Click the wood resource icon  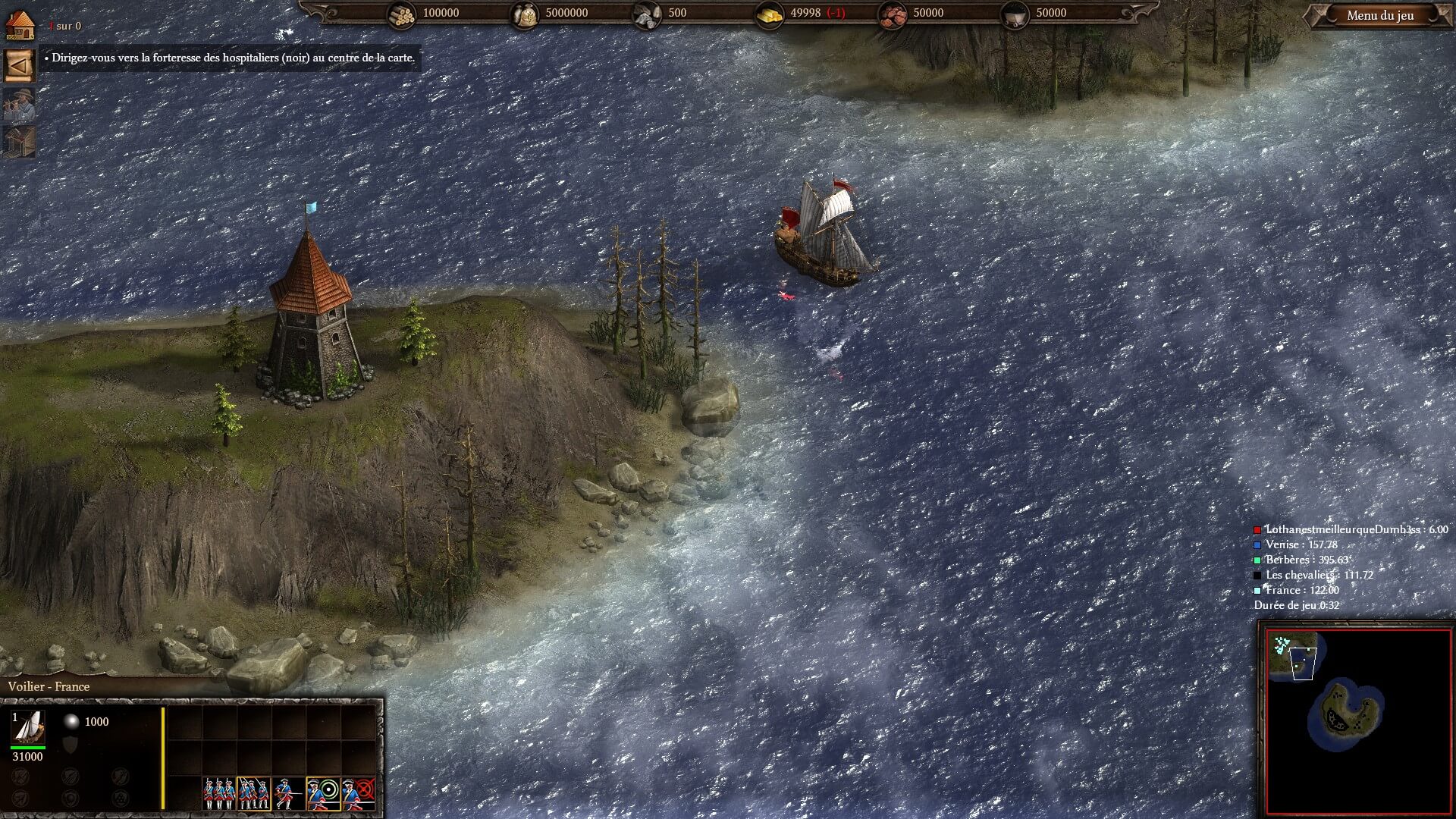coord(402,14)
